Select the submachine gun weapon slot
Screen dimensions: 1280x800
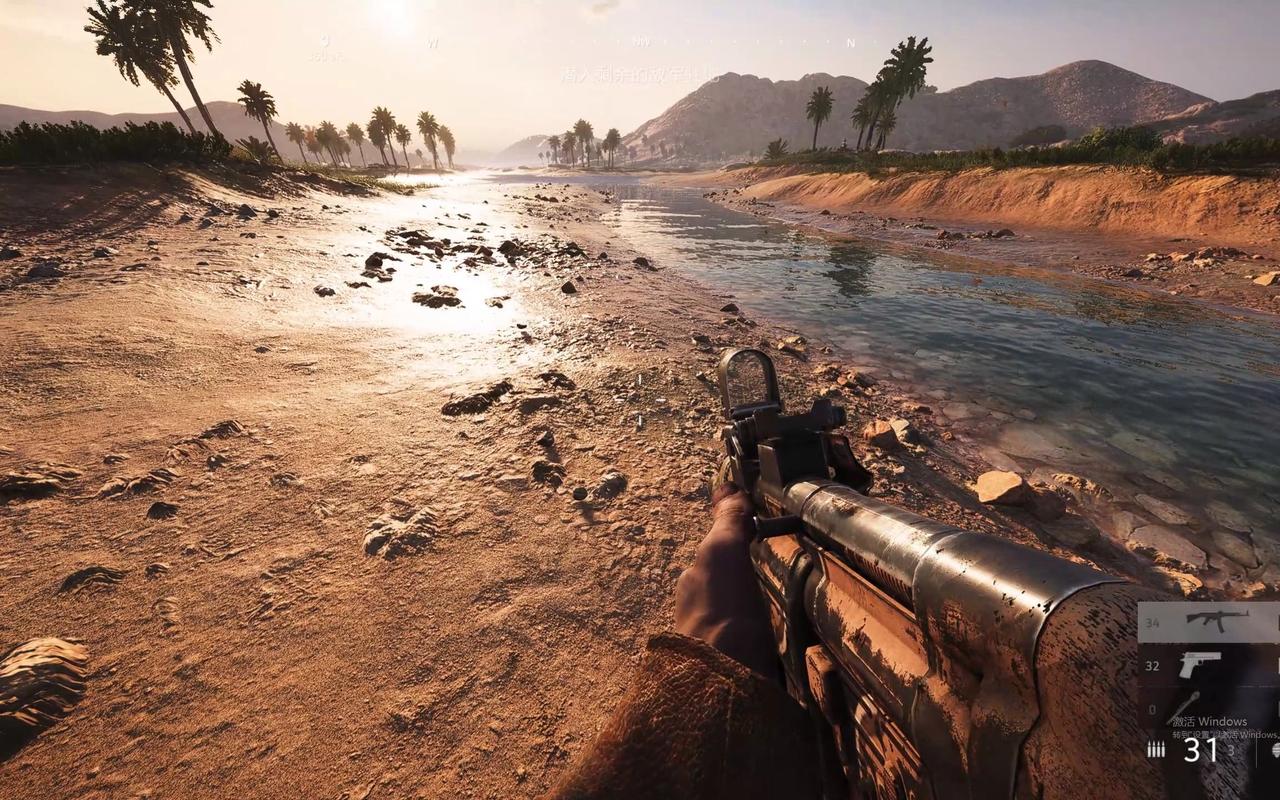[1216, 621]
